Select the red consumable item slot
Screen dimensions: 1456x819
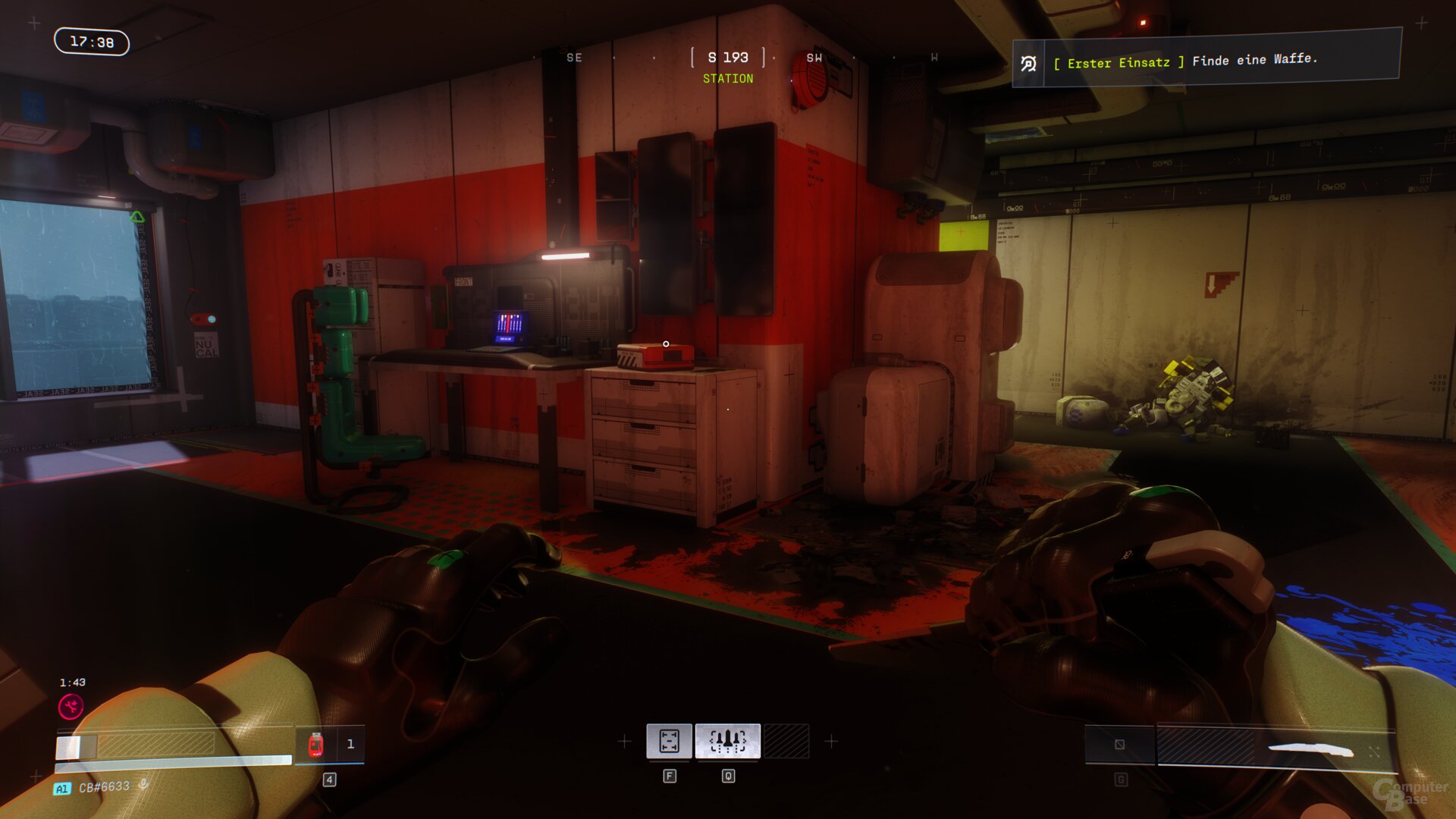[316, 745]
